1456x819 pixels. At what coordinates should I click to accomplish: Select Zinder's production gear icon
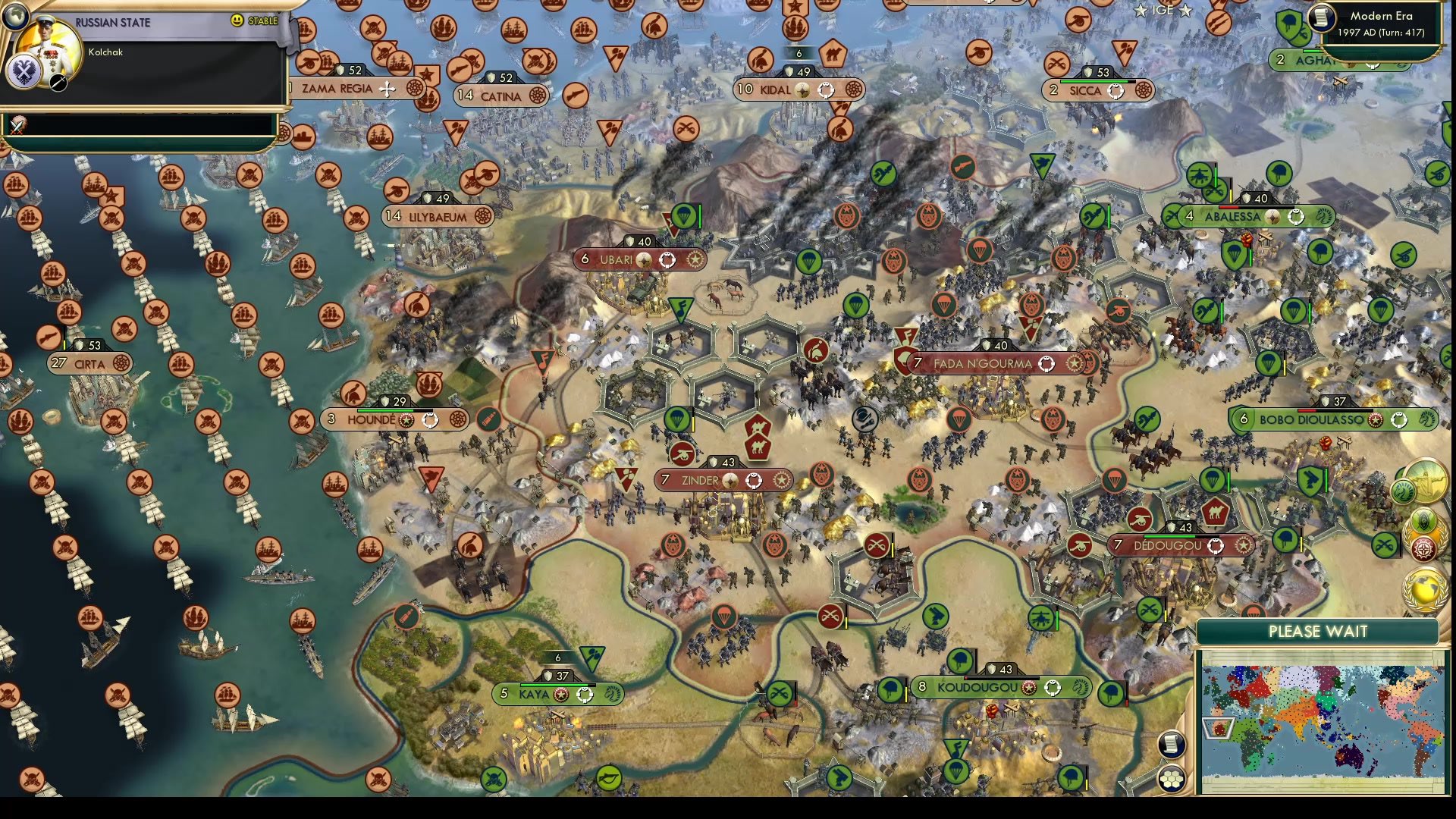coord(780,480)
